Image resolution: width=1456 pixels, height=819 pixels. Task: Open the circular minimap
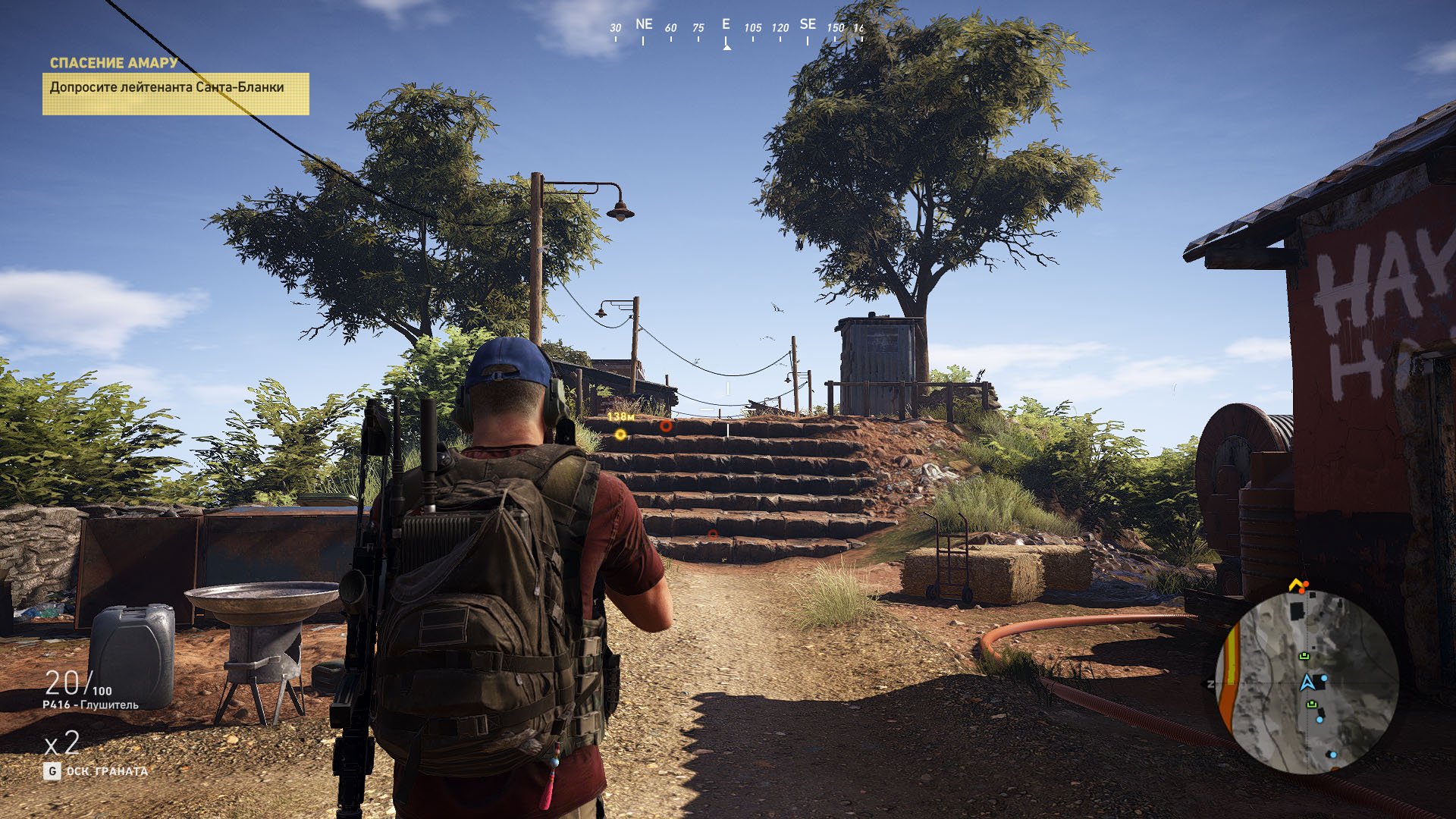(x=1307, y=682)
